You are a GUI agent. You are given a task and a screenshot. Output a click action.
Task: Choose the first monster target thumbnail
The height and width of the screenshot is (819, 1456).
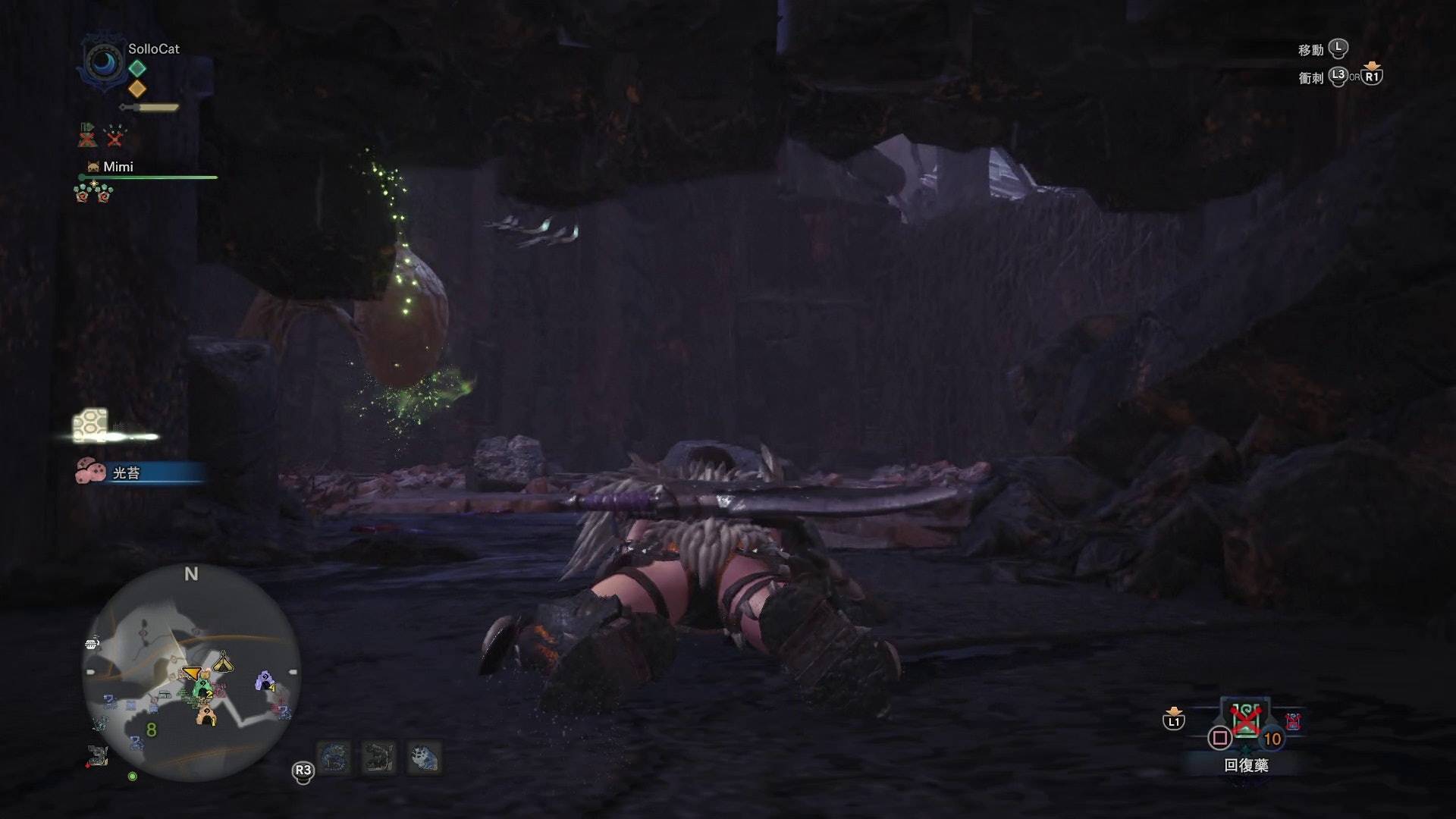pyautogui.click(x=334, y=758)
